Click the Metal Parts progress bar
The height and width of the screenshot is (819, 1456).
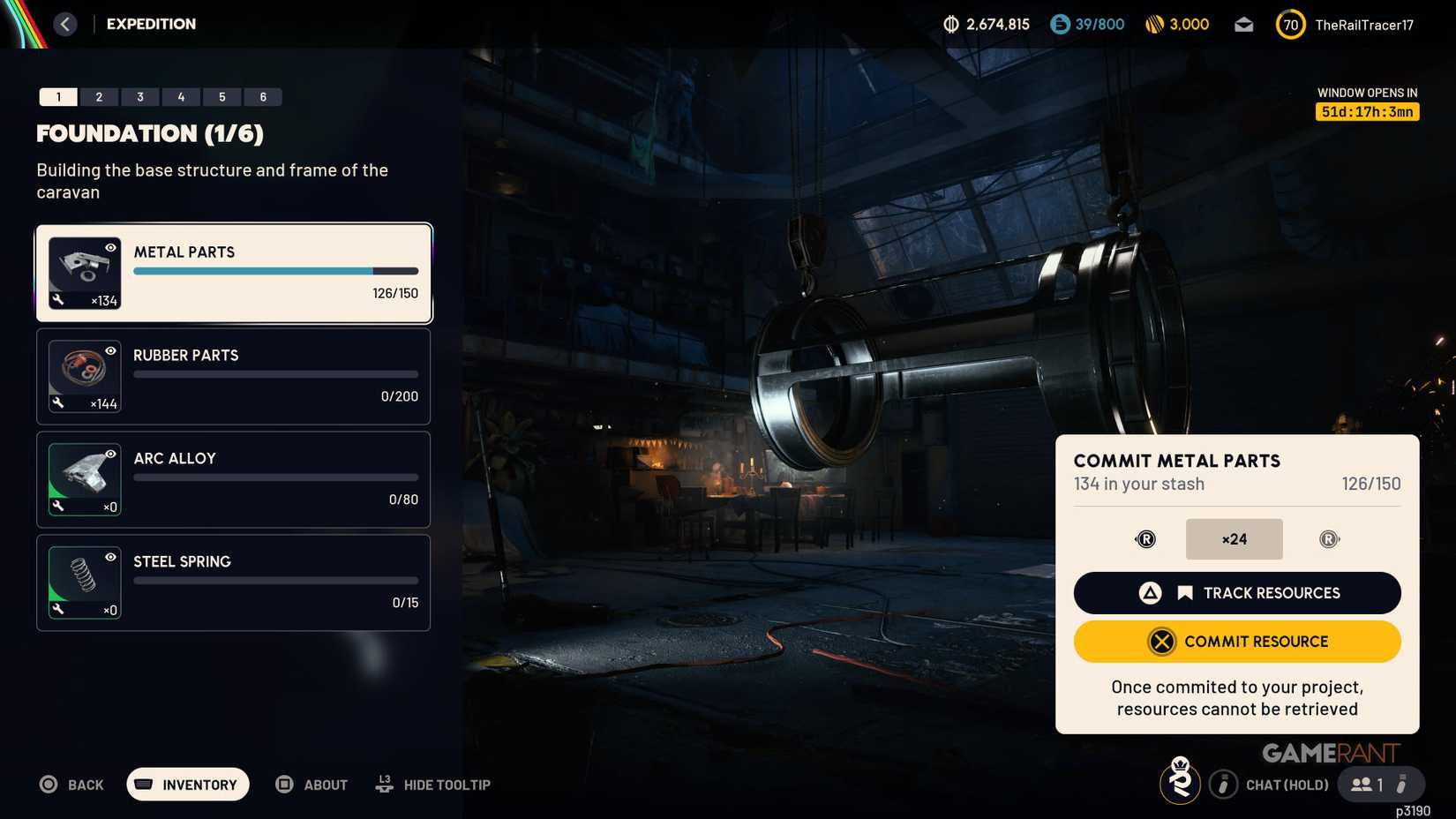point(274,271)
